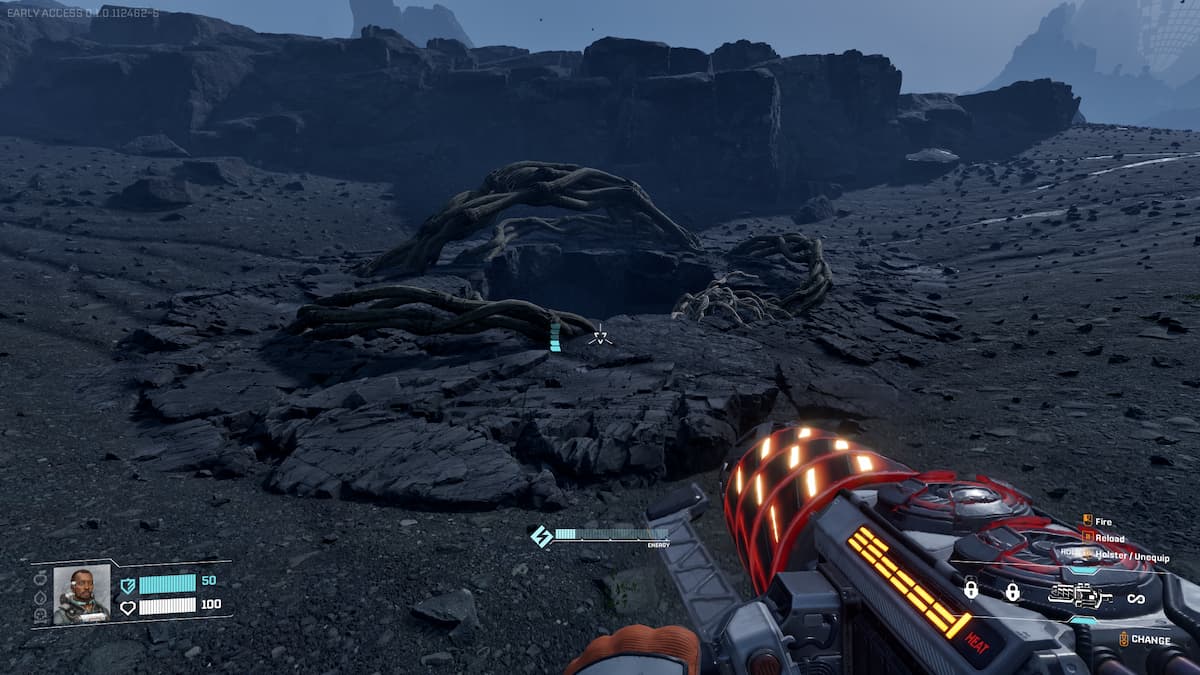Click the skull status icon beside the portrait
Image resolution: width=1200 pixels, height=675 pixels.
[x=40, y=614]
